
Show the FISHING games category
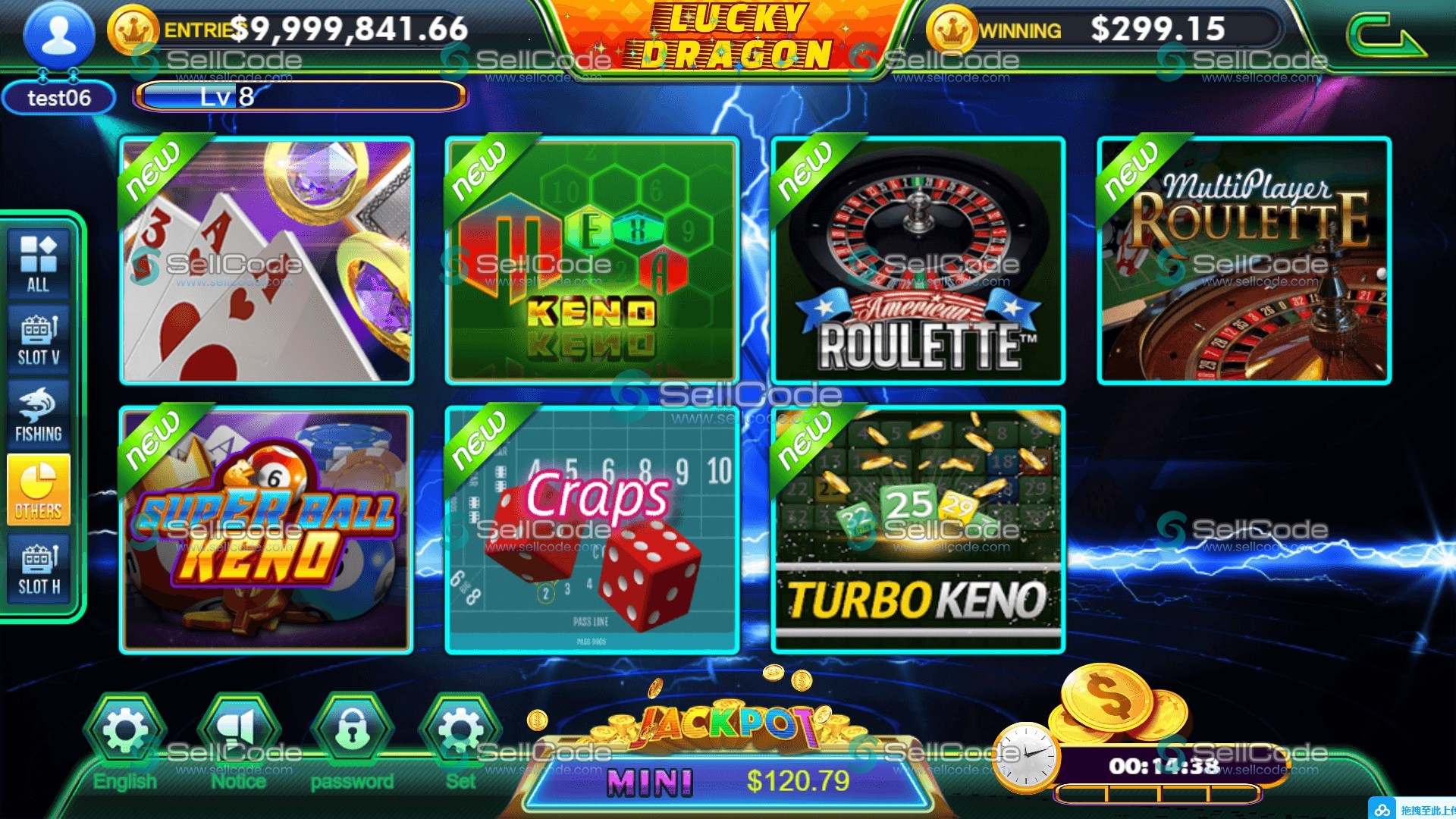tap(39, 414)
